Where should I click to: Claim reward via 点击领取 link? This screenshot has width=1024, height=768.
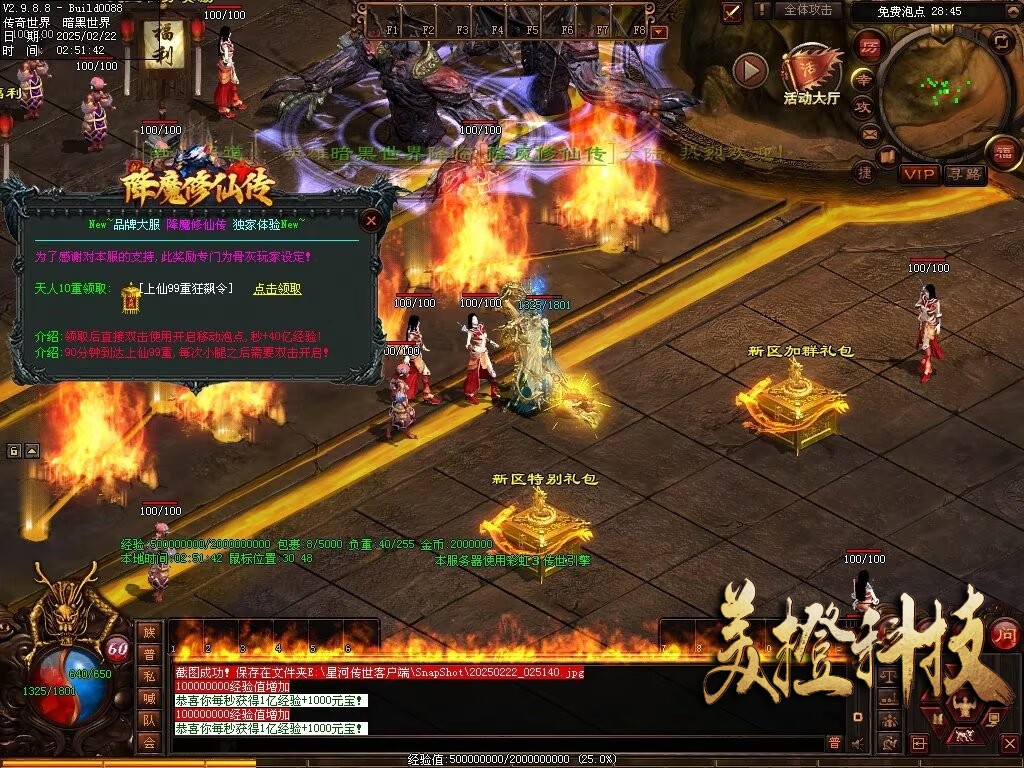coord(277,289)
